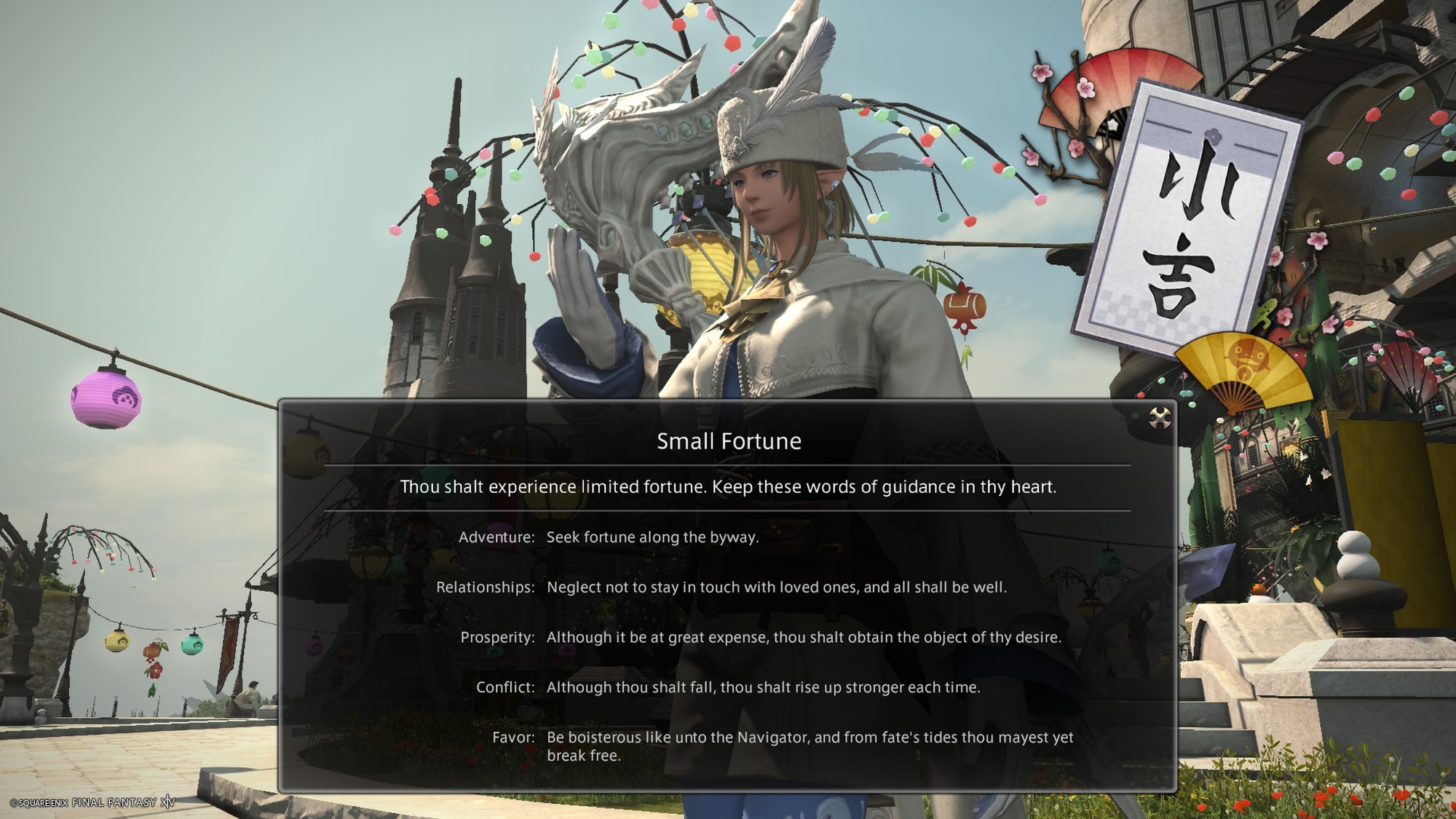Close the Small Fortune window
The image size is (1456, 819).
tap(1159, 418)
